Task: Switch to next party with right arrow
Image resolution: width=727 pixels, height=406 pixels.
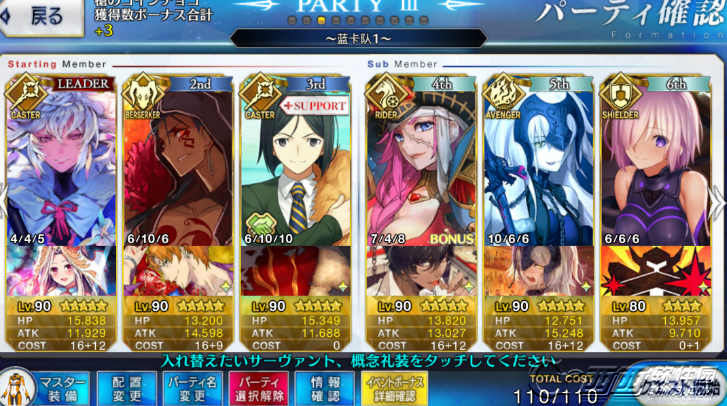Action: pos(716,200)
